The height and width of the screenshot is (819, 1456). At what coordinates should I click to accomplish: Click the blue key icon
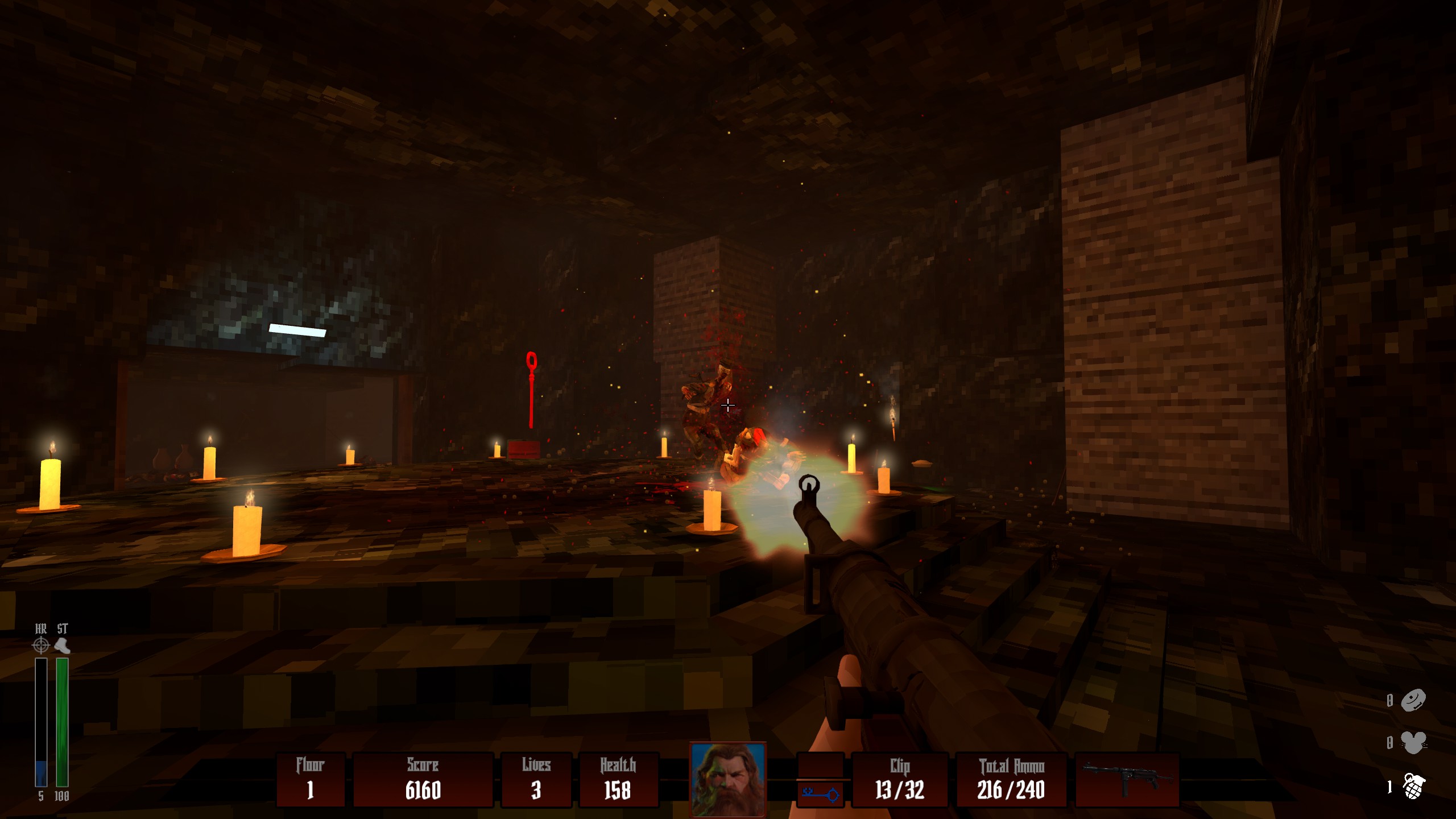point(821,793)
